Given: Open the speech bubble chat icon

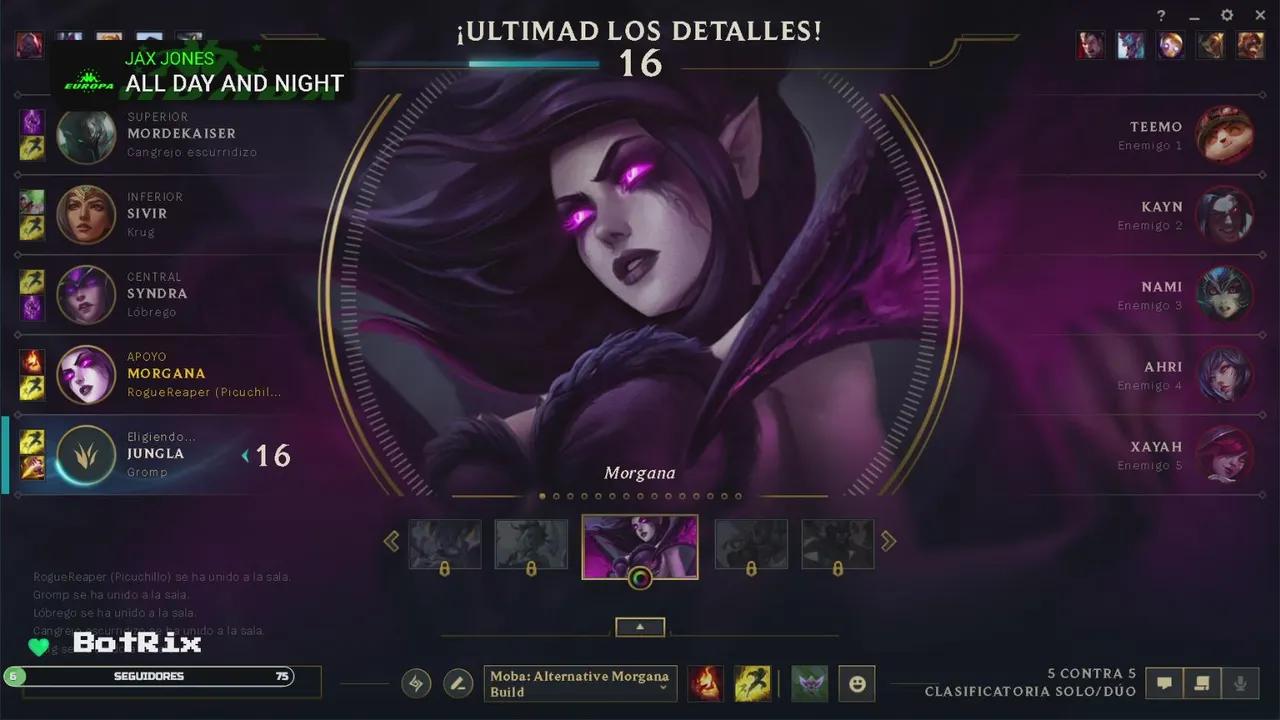Looking at the screenshot, I should tap(1163, 682).
